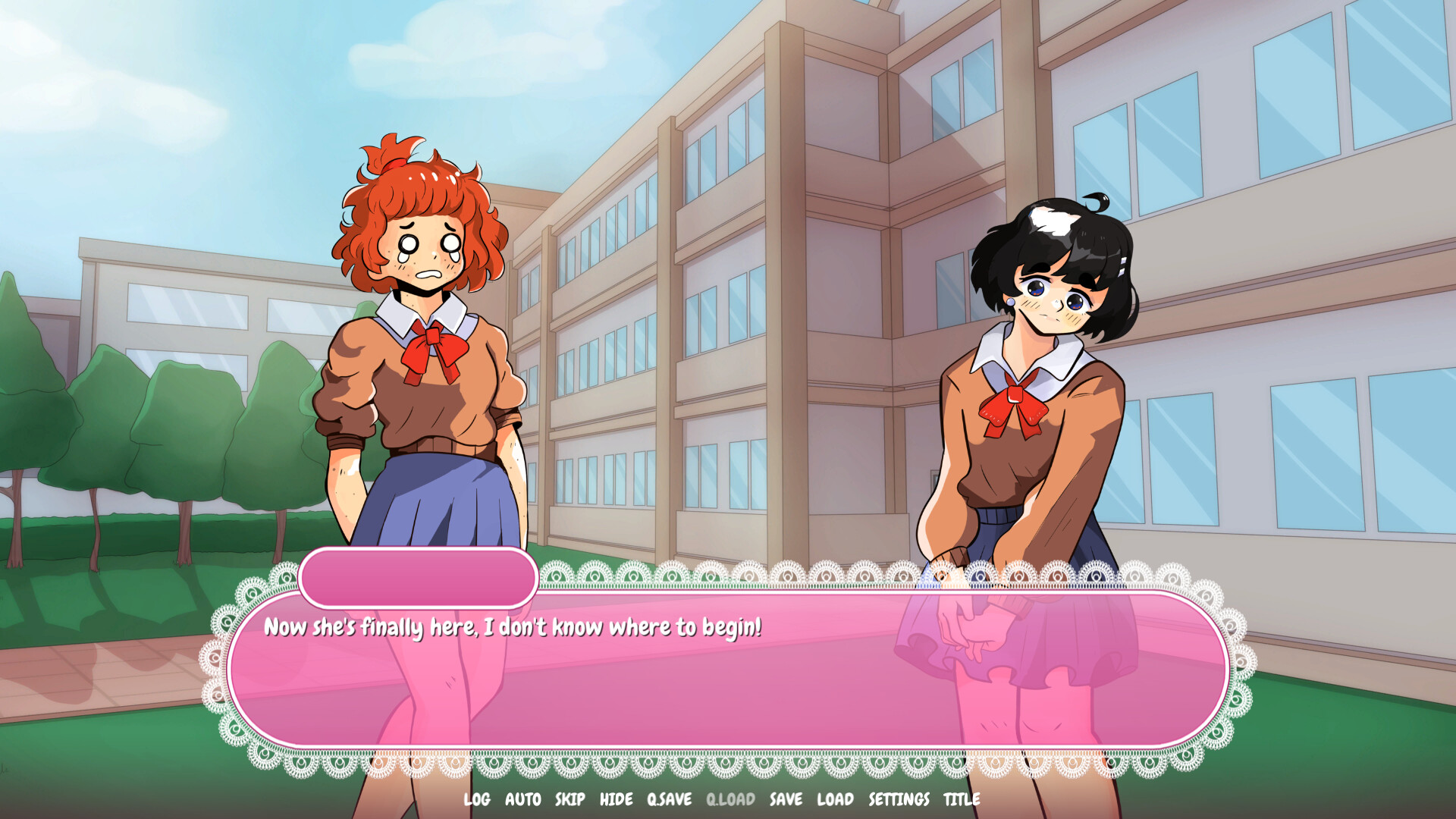Click the empty speaker name box
The width and height of the screenshot is (1456, 819).
coord(418,578)
